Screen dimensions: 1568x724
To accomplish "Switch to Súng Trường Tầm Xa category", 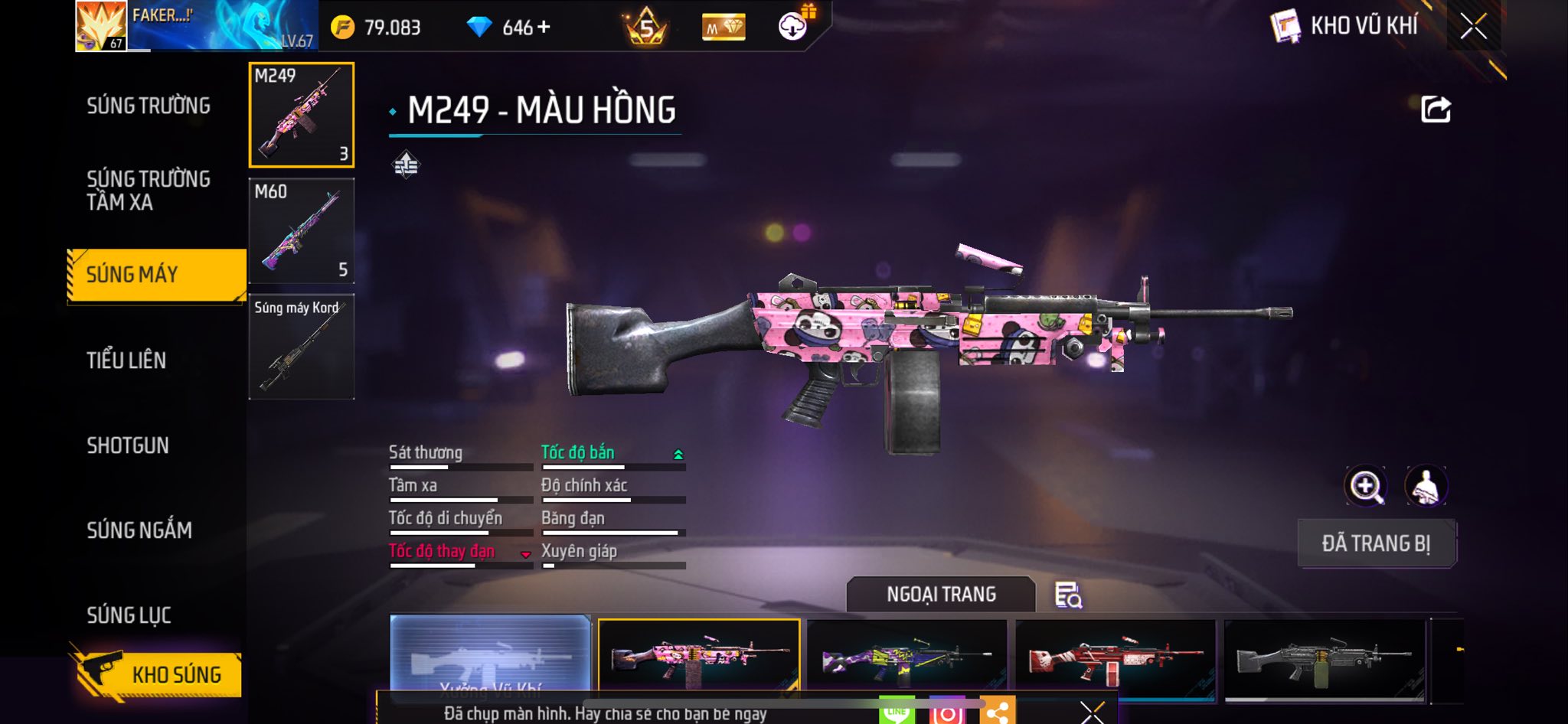I will tap(149, 191).
